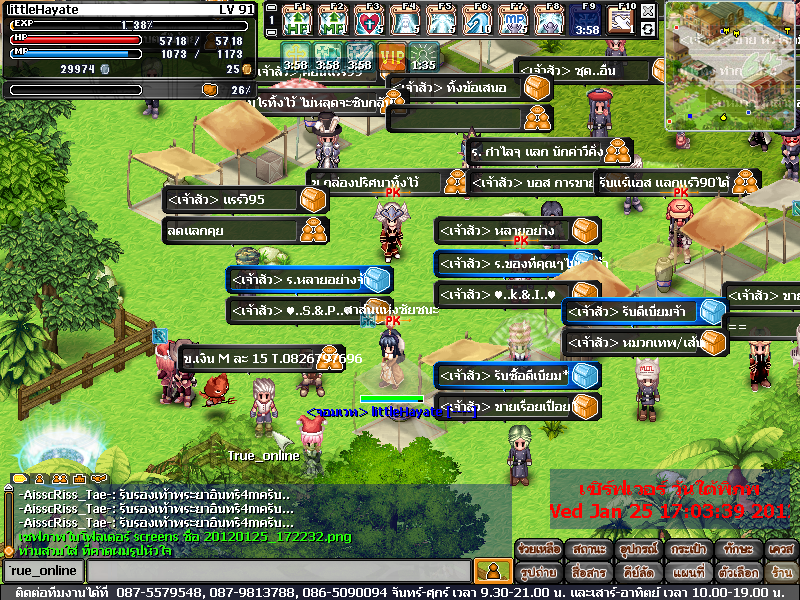The width and height of the screenshot is (800, 600).
Task: Use the F1 HP potion hotkey slot
Action: (298, 20)
